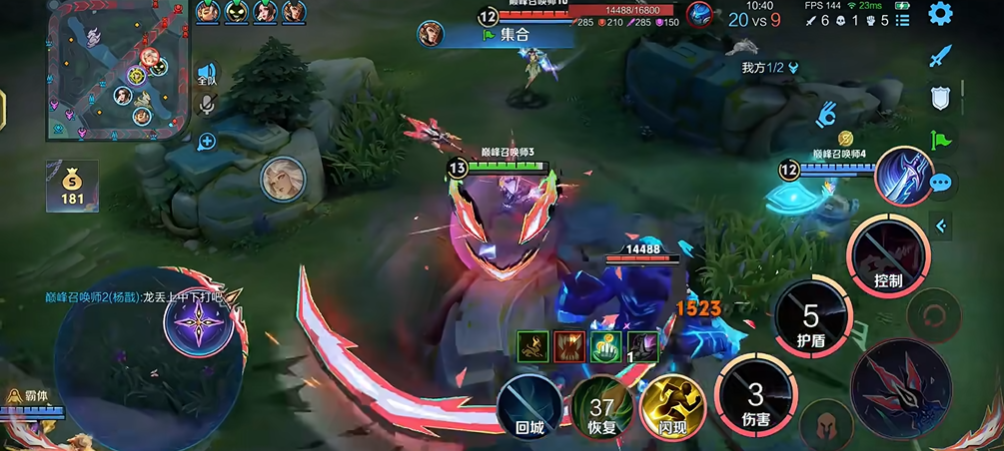Viewport: 1004px width, 451px height.
Task: Use the 恢复 heal spell
Action: 601,407
